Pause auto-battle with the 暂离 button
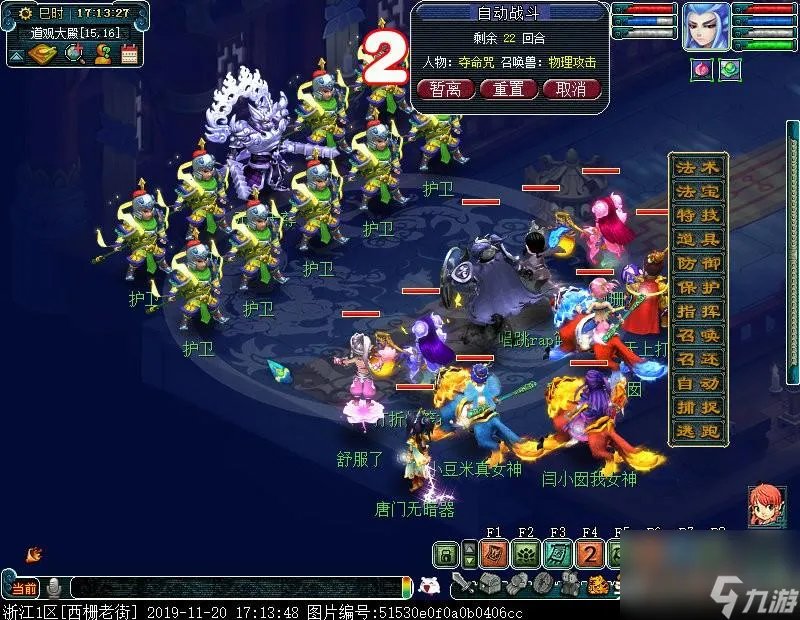Screen dimensions: 800x620 (446, 89)
